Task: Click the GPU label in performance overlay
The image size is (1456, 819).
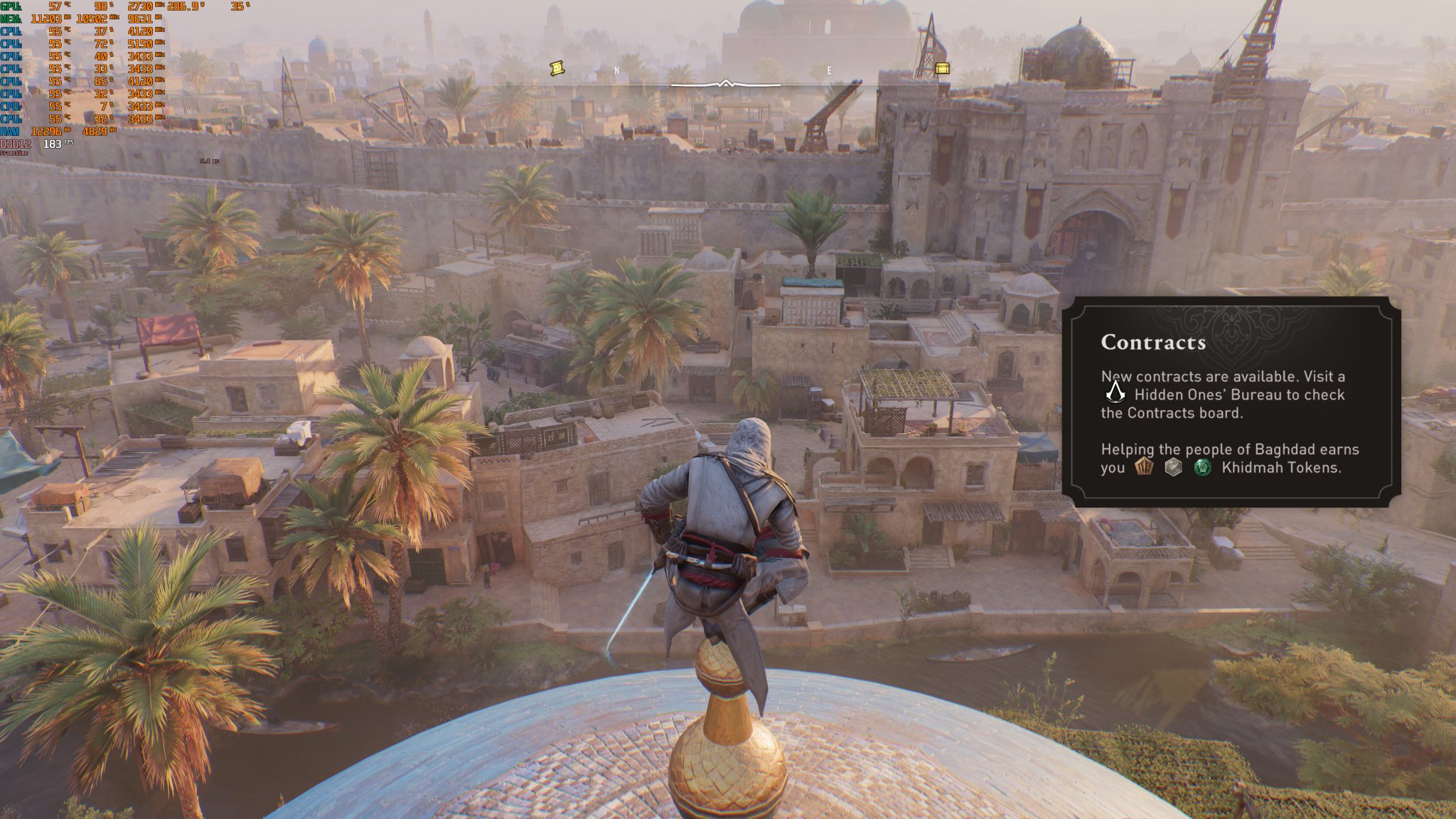Action: [10, 7]
